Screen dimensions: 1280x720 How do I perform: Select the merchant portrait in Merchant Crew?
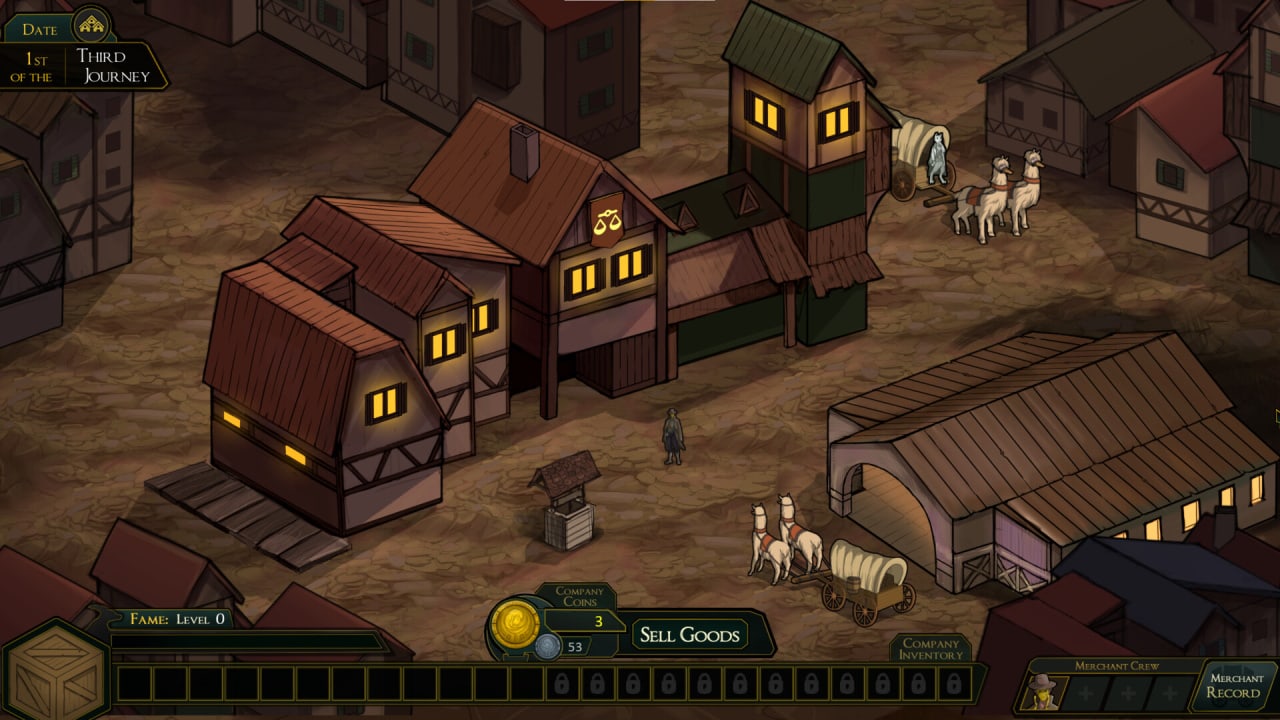pos(1042,692)
